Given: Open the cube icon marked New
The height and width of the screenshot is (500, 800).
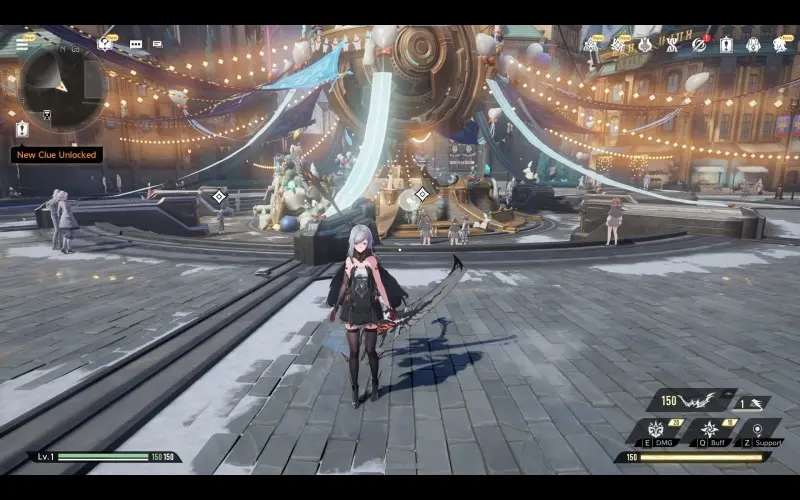Looking at the screenshot, I should pos(105,44).
